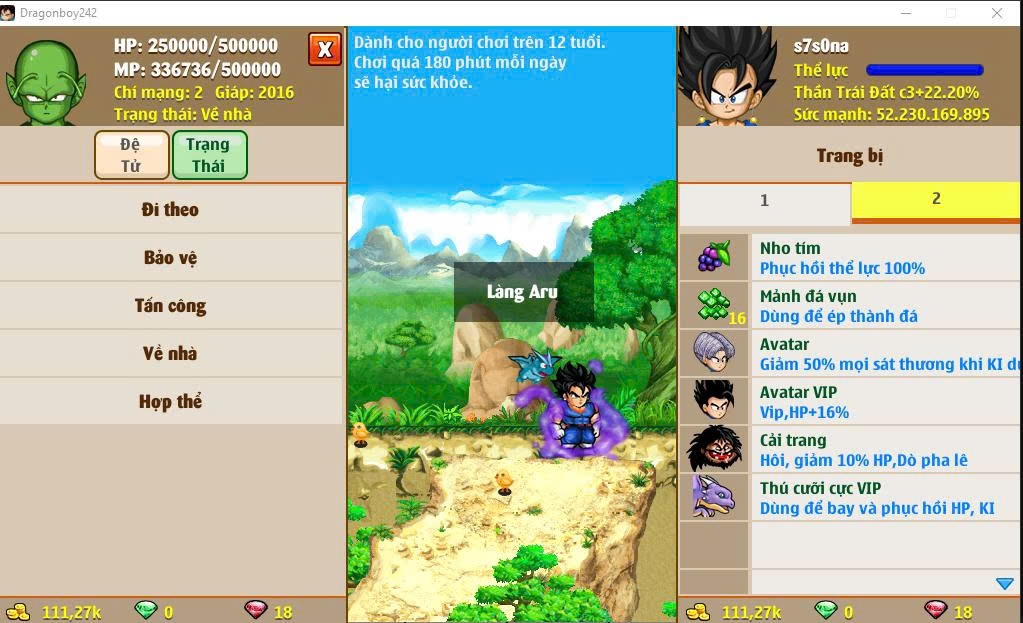Switch to the Đệ Tử tab
The height and width of the screenshot is (623, 1023).
131,155
